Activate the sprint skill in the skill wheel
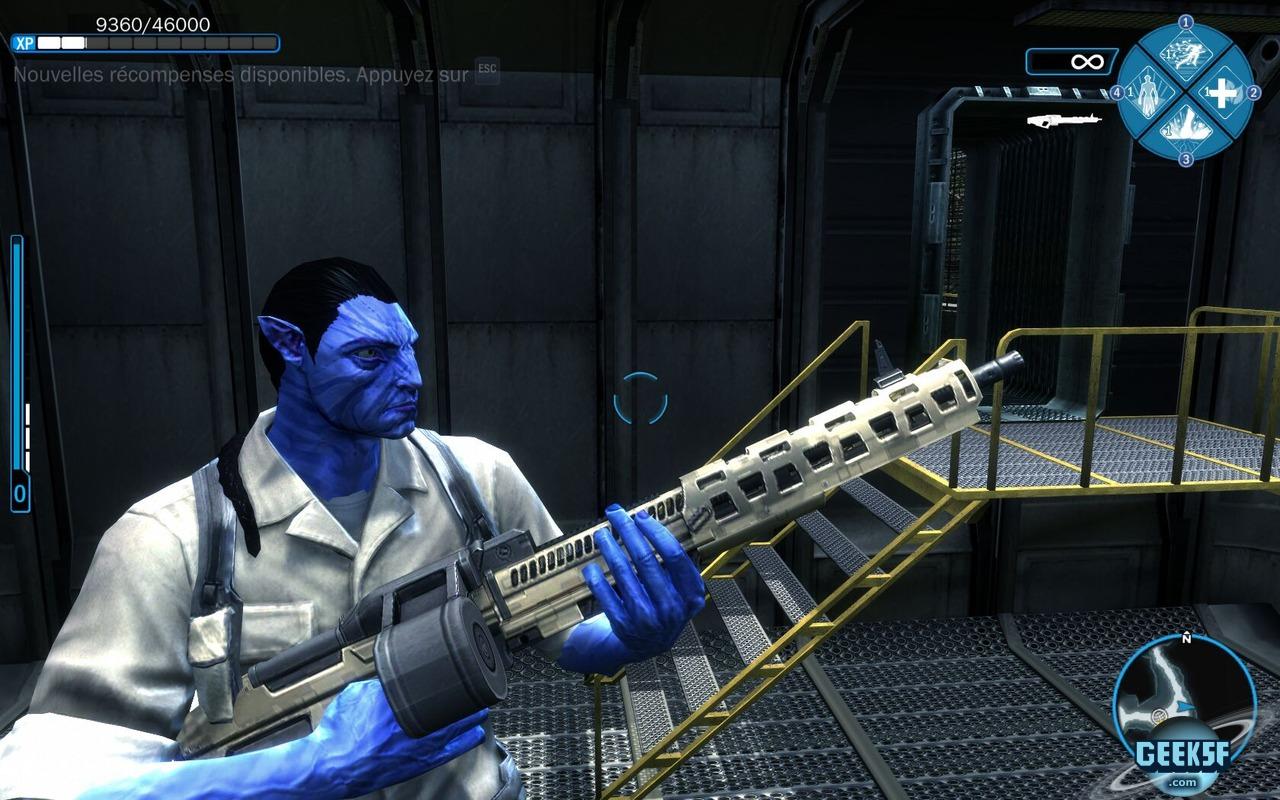 [x=1185, y=56]
